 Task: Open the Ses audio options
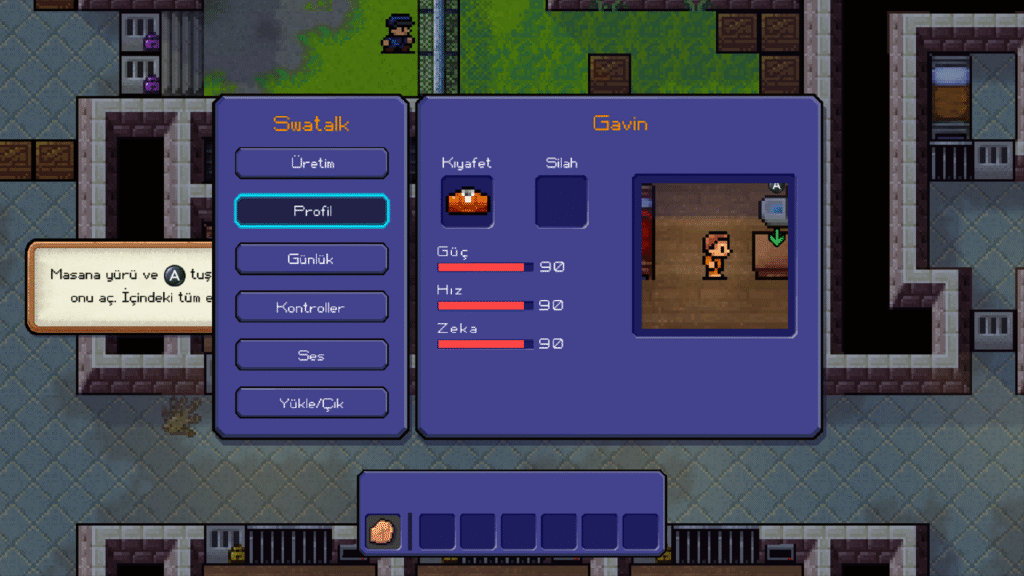tap(312, 355)
